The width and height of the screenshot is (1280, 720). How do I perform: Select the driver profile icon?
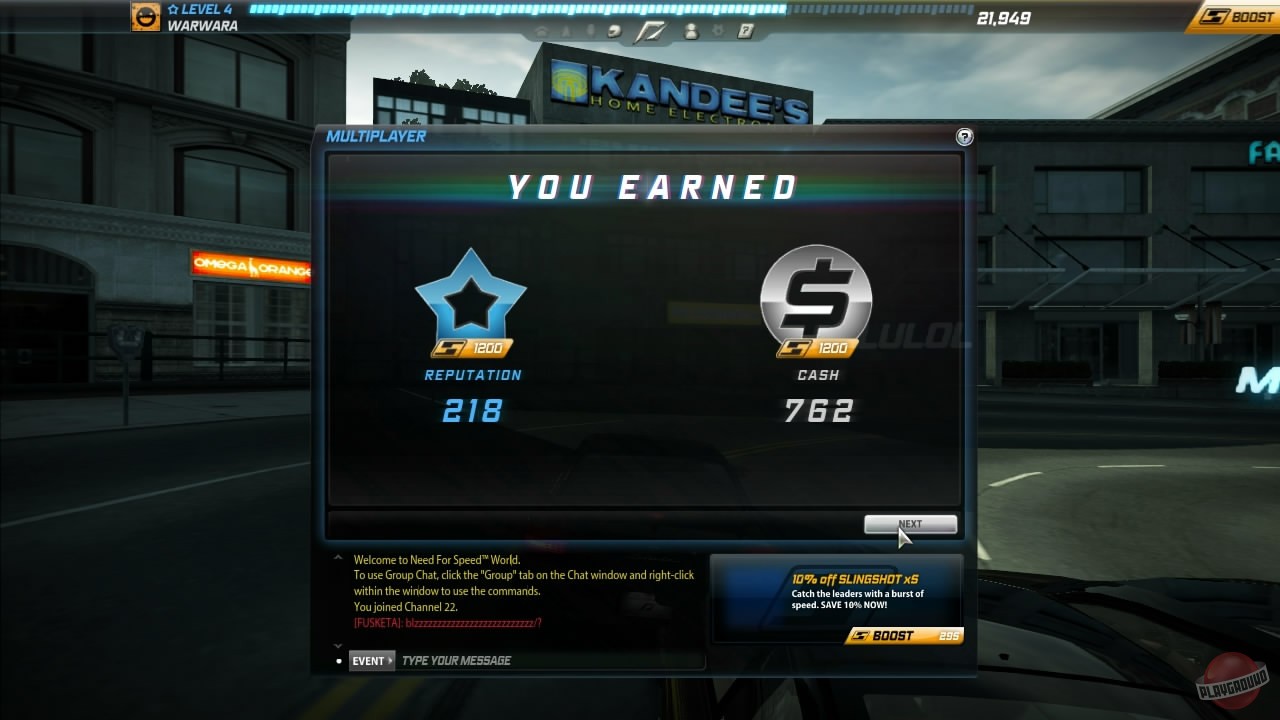tap(565, 31)
